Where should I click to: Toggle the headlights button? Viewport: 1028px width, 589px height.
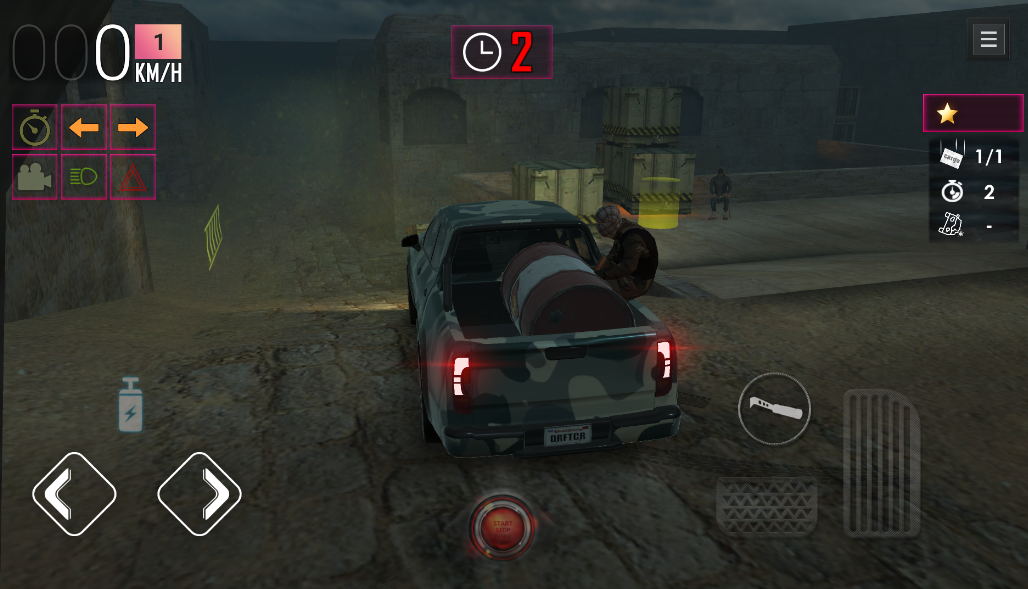[x=84, y=177]
